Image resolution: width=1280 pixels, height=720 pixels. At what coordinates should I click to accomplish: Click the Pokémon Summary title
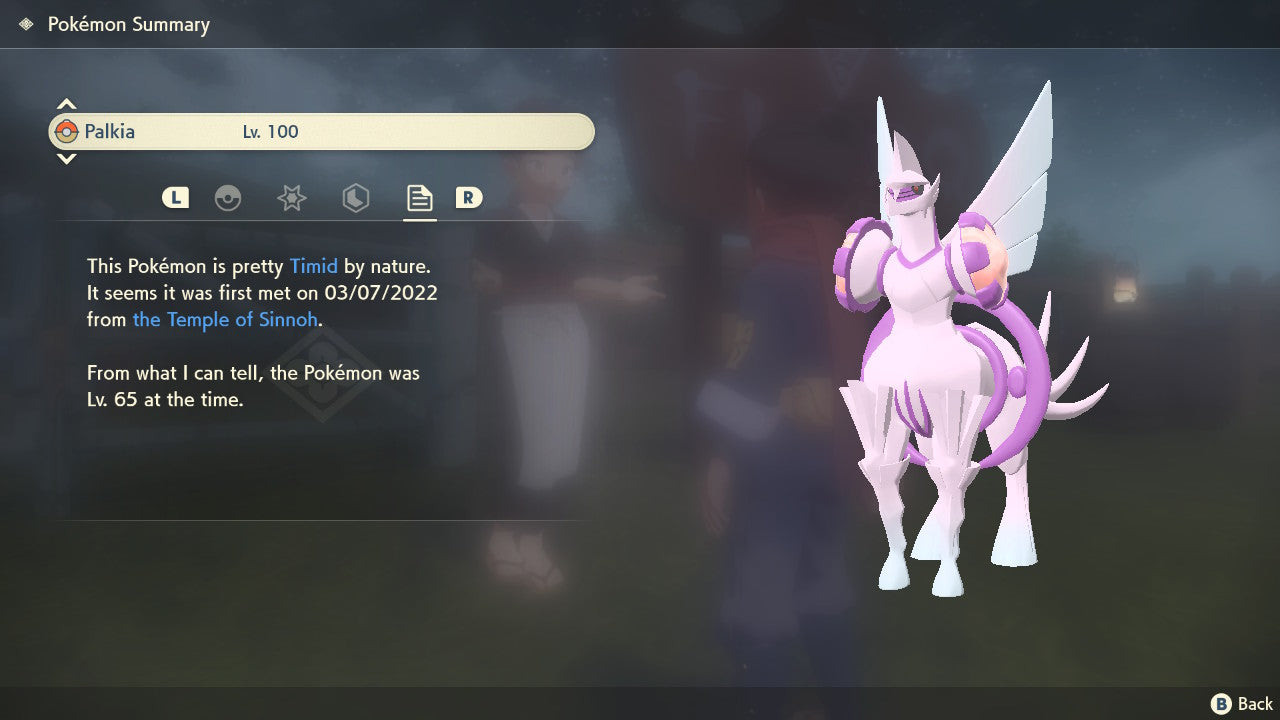(128, 24)
